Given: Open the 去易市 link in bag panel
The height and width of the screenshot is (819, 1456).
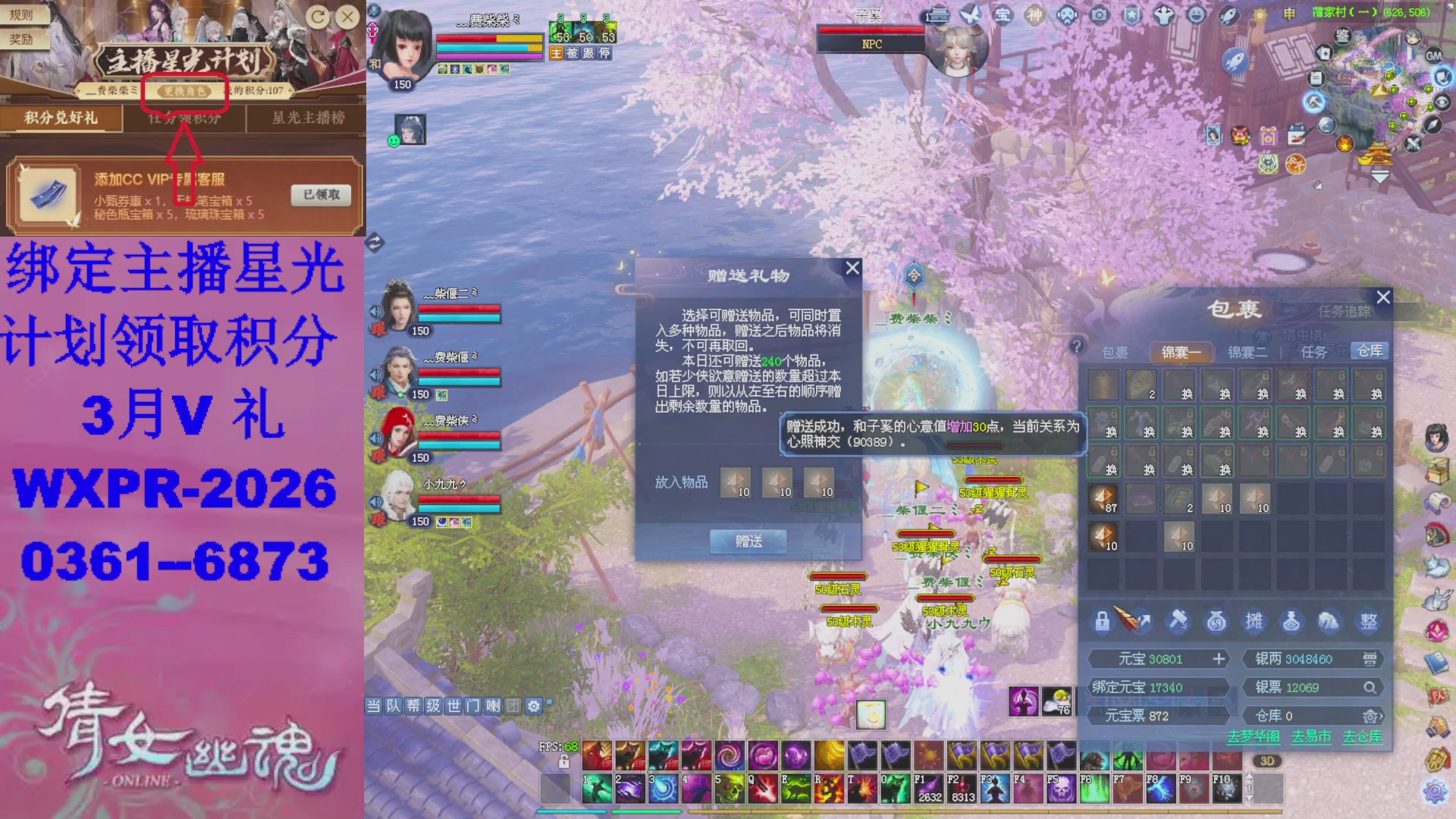Looking at the screenshot, I should pos(1310,736).
